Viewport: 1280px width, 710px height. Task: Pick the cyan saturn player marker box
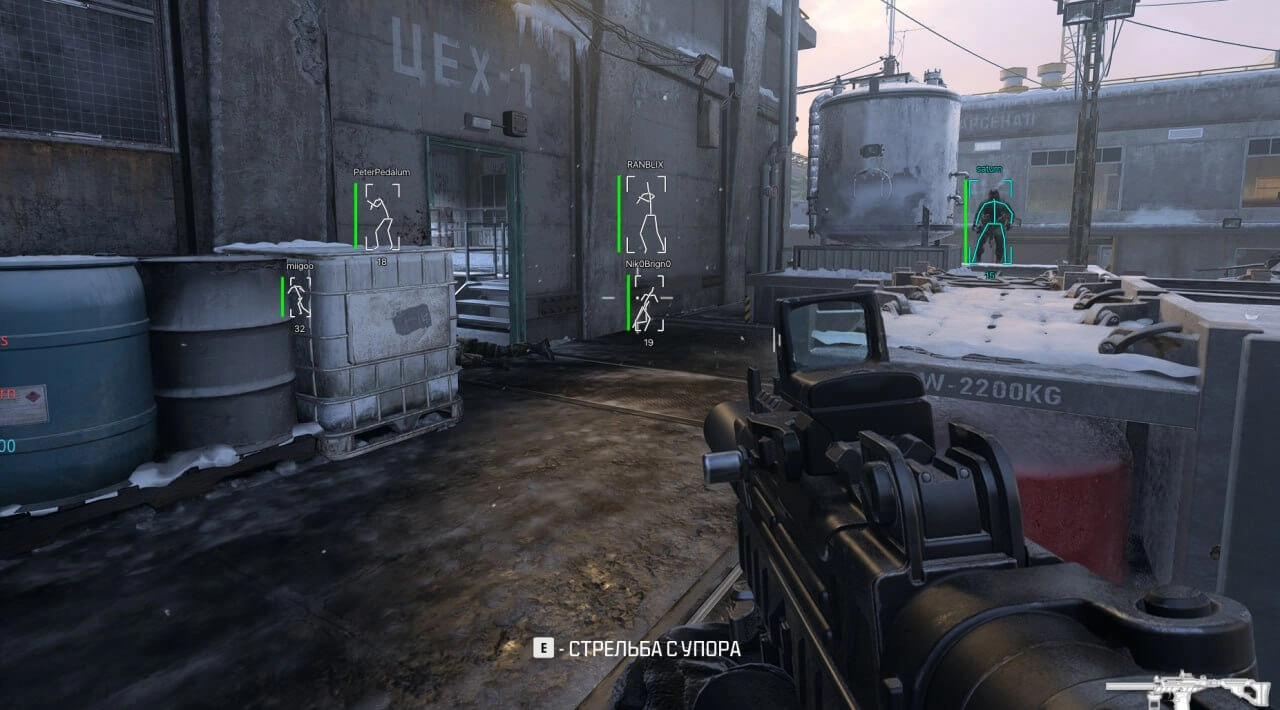tap(992, 223)
